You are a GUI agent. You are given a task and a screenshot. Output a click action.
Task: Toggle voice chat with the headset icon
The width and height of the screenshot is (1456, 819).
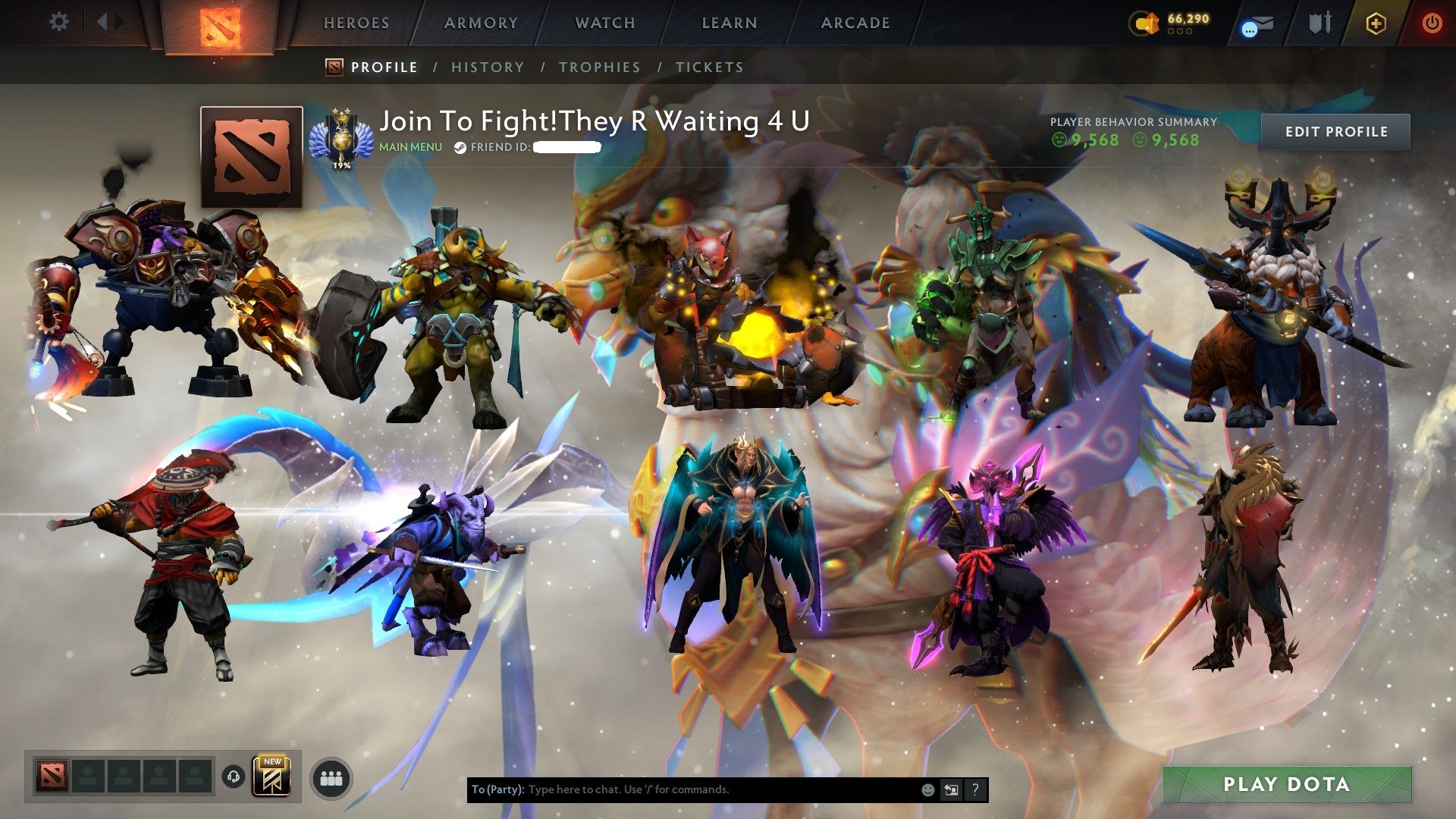click(235, 777)
